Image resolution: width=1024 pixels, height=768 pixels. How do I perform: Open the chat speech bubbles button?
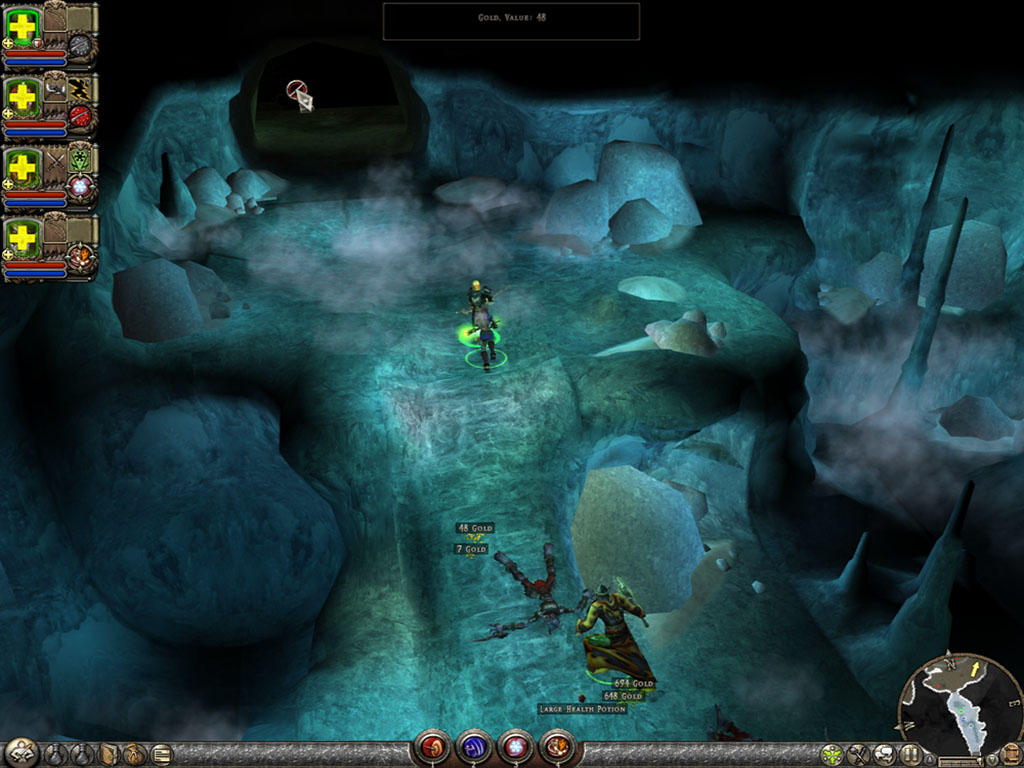[884, 755]
